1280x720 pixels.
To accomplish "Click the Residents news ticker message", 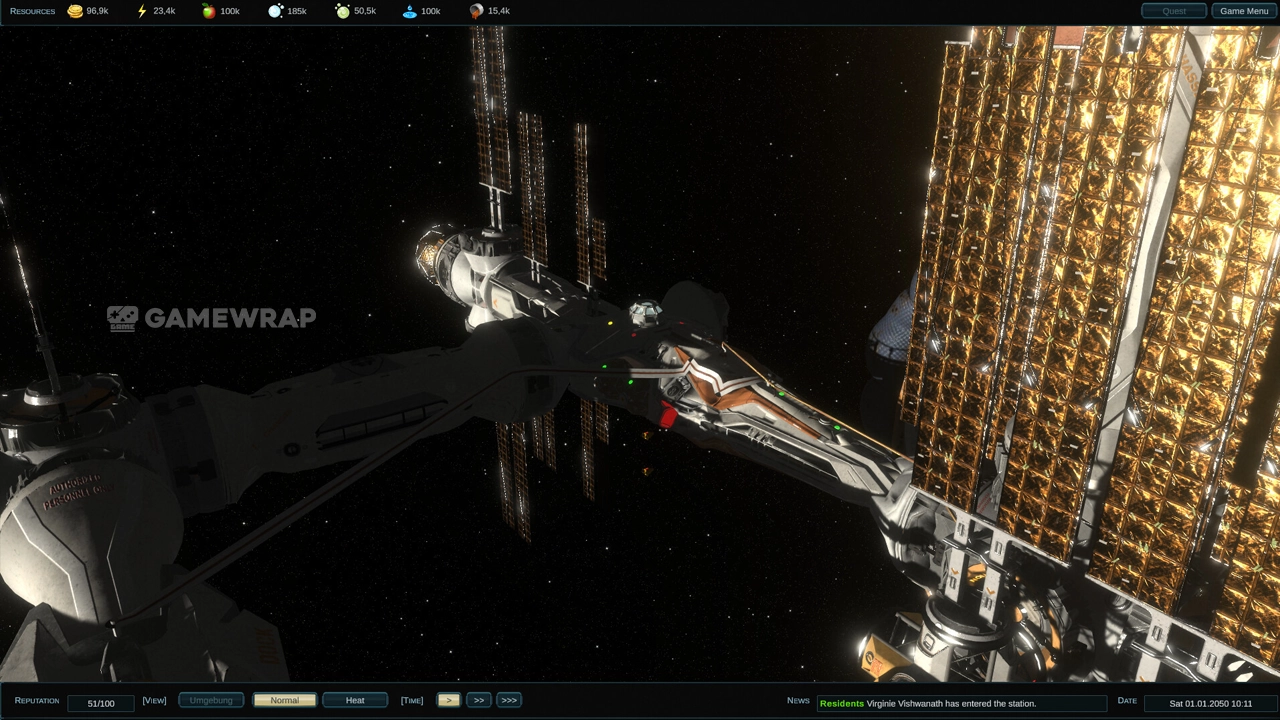I will point(960,704).
